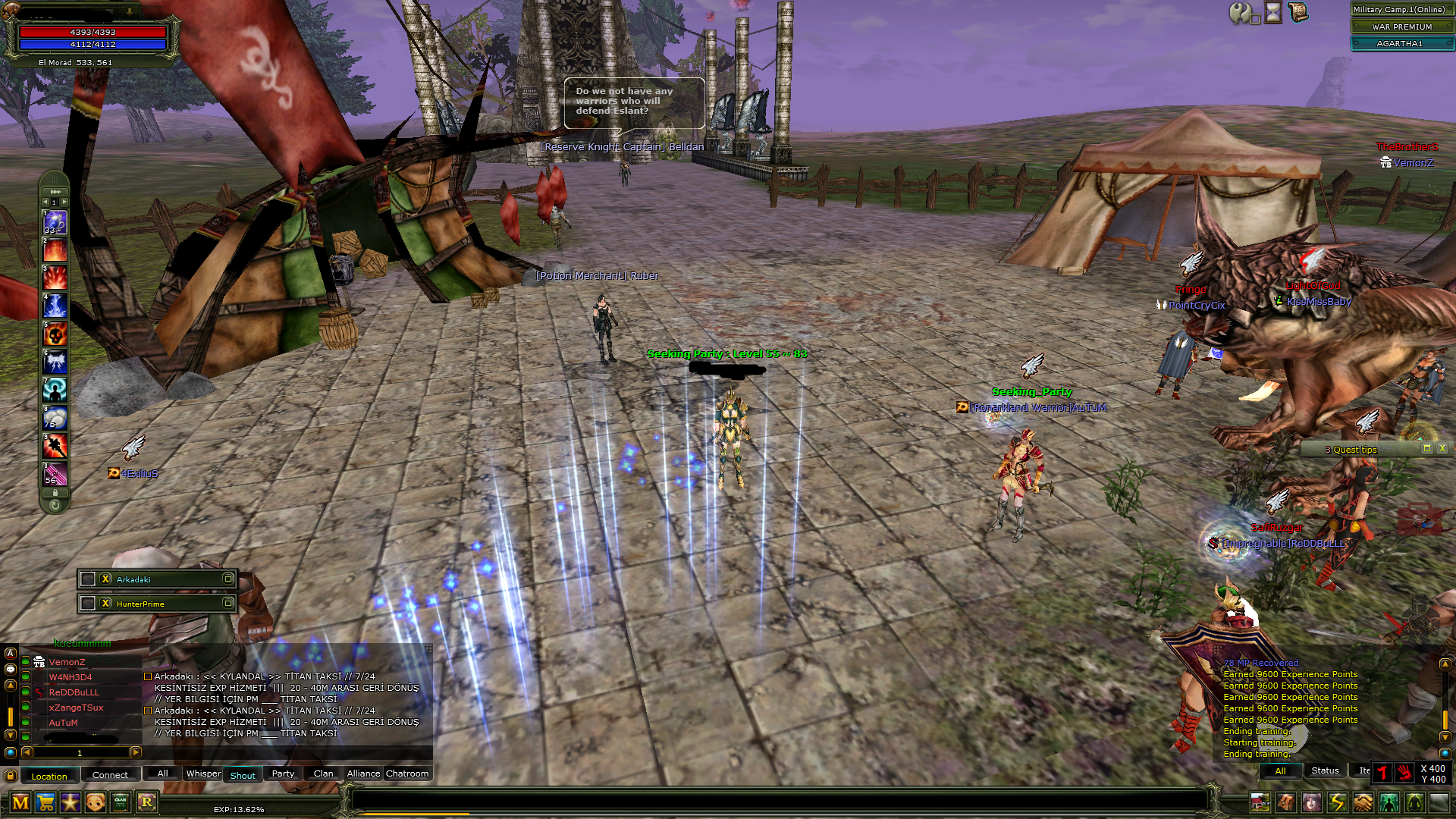This screenshot has height=819, width=1456.
Task: Open the inventory bag icon at bottom right
Action: [x=1285, y=801]
